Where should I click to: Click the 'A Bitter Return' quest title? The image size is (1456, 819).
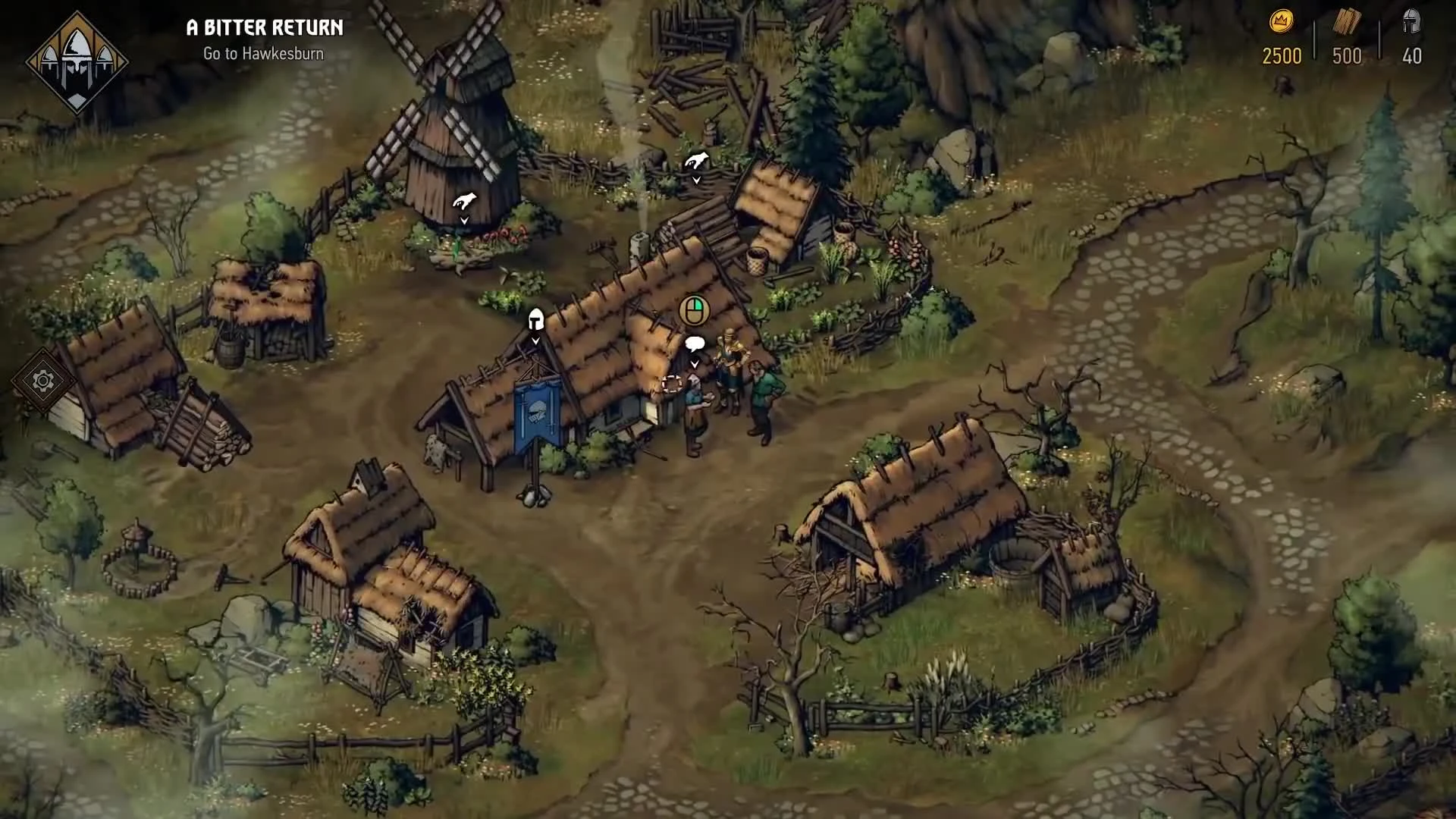point(263,28)
